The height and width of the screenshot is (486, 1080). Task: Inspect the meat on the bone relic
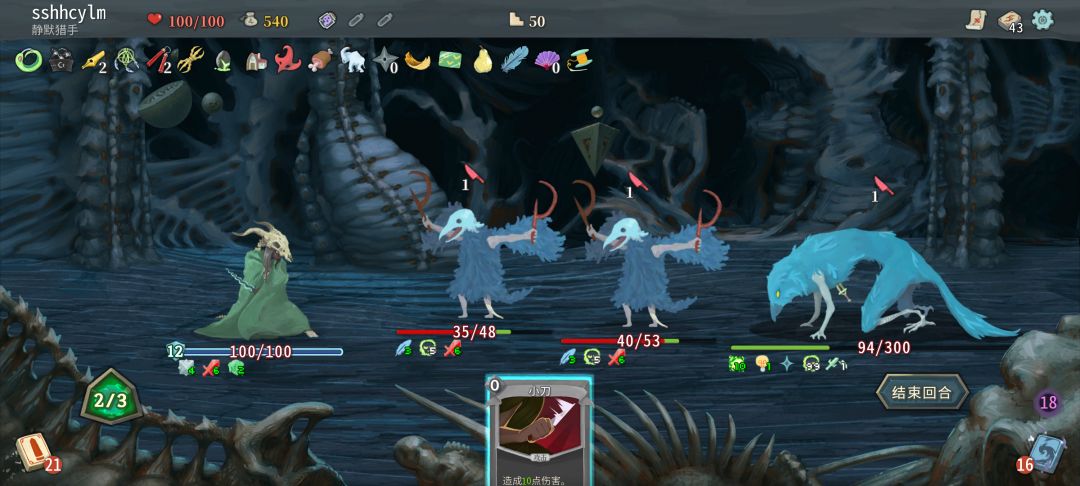tap(320, 60)
